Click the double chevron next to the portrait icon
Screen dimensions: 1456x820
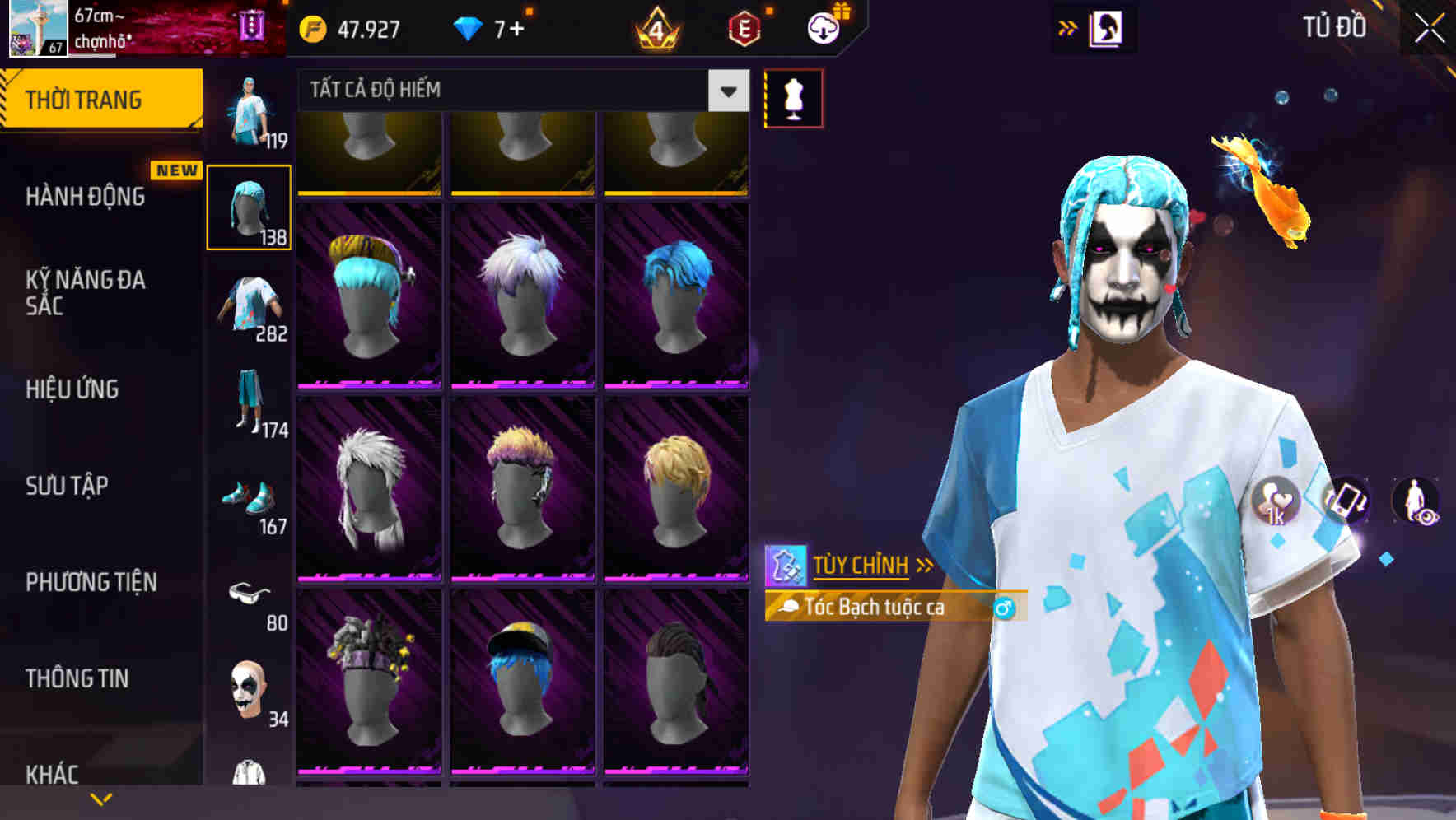pos(1067,27)
